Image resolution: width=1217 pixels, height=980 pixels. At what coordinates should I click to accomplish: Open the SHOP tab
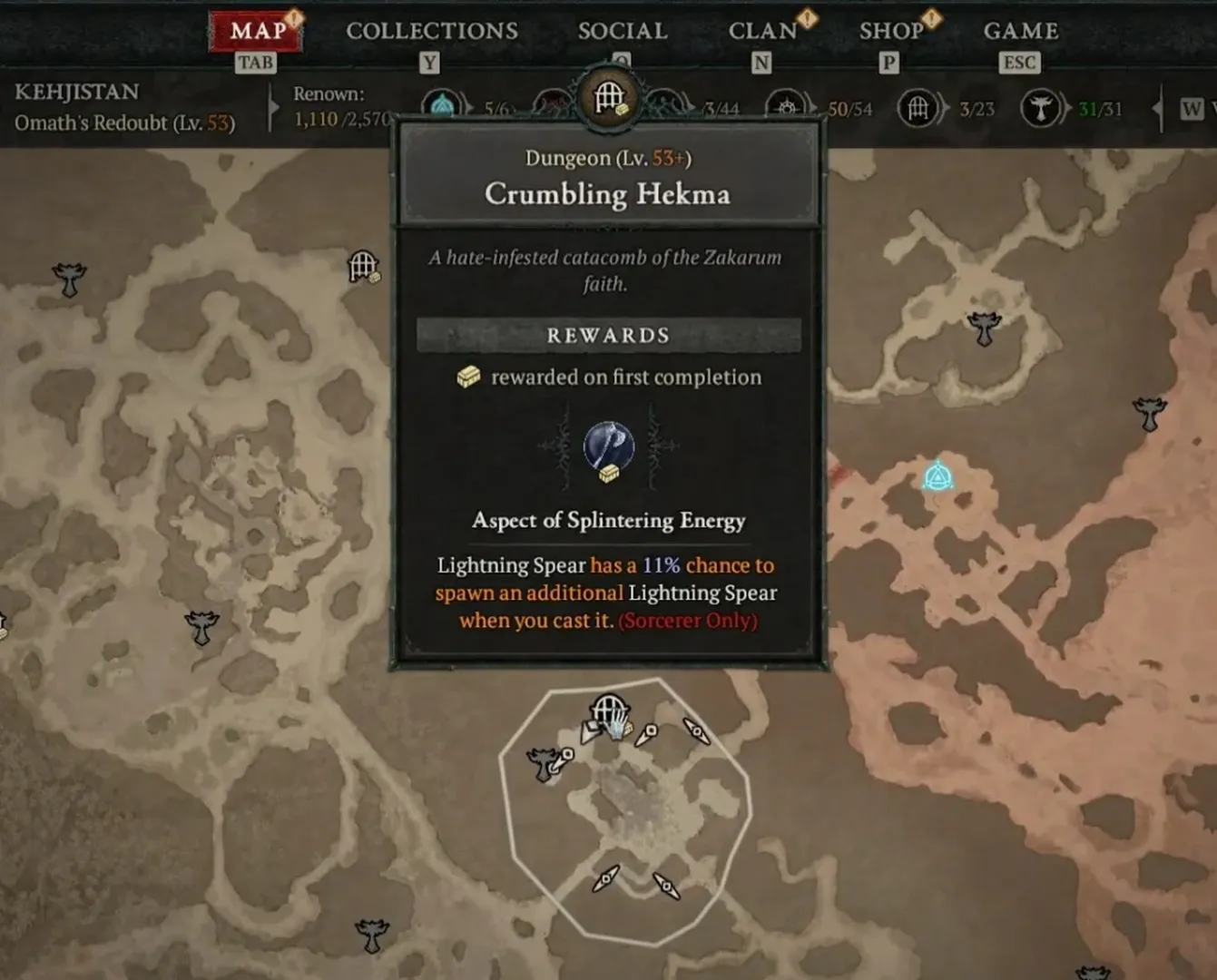point(892,30)
